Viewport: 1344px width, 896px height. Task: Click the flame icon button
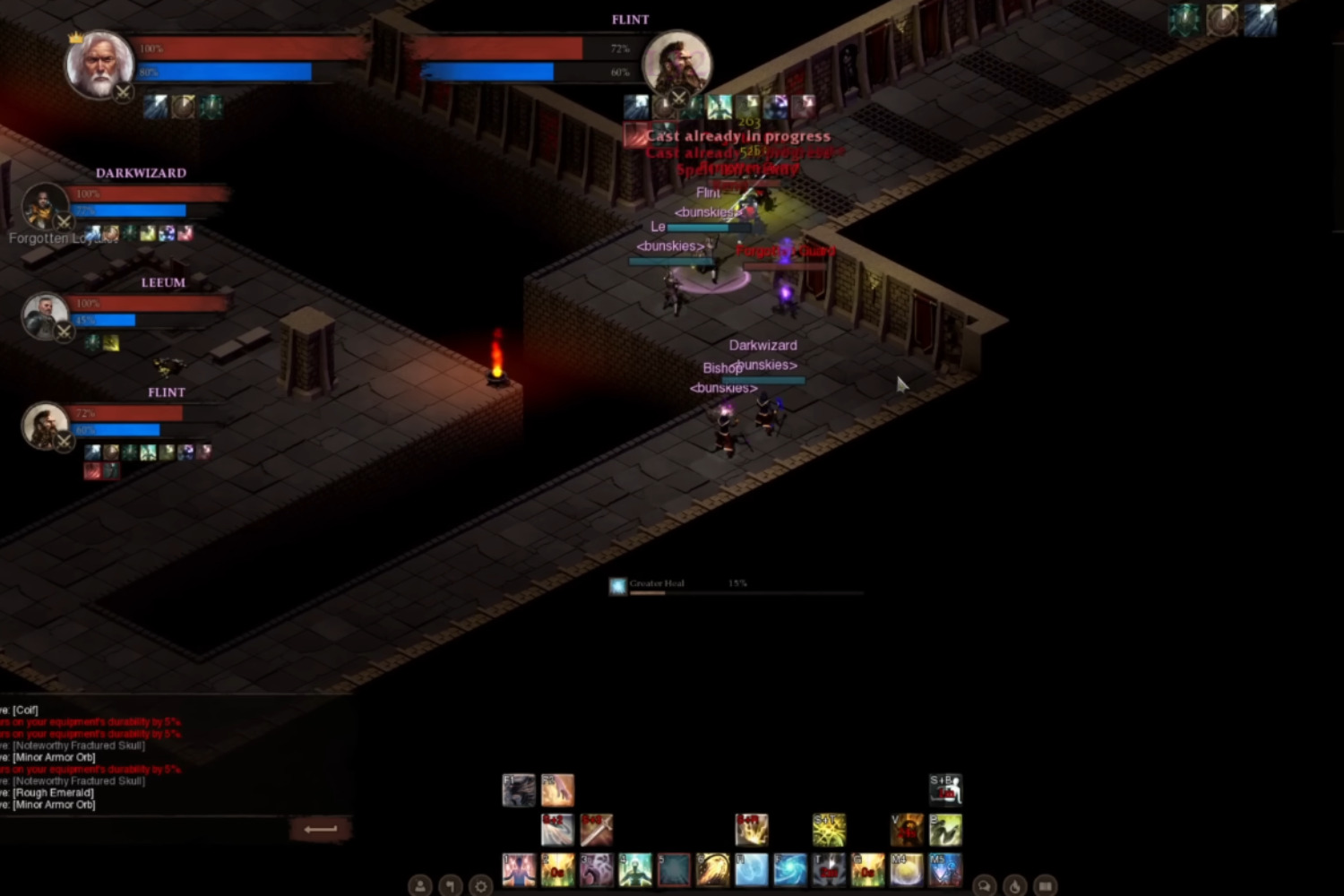1014,886
